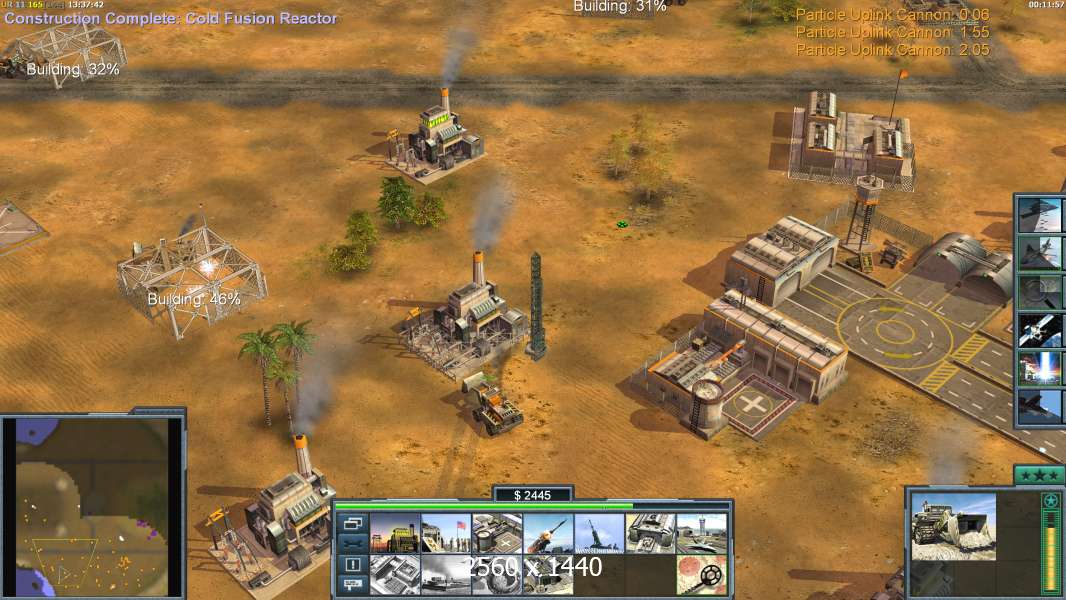
Task: Select the Cold Fusion Reactor build icon
Action: coord(394,534)
